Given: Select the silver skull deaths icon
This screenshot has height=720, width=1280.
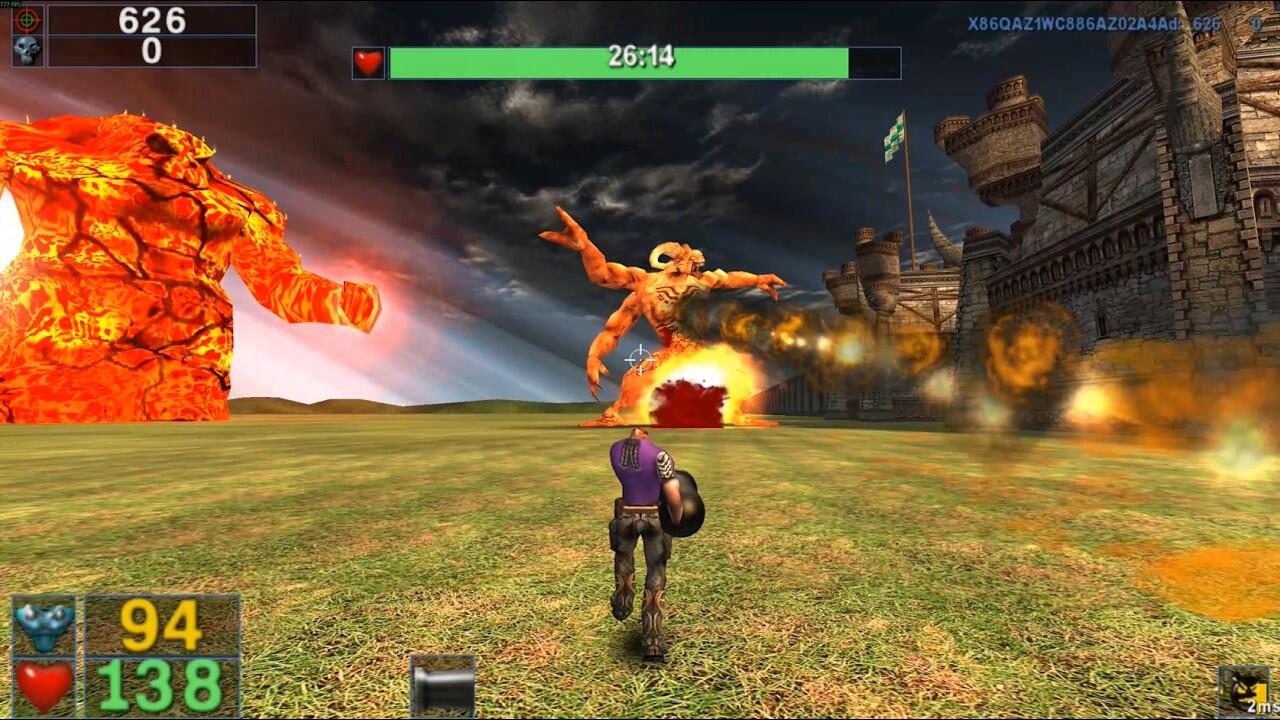Looking at the screenshot, I should 27,51.
